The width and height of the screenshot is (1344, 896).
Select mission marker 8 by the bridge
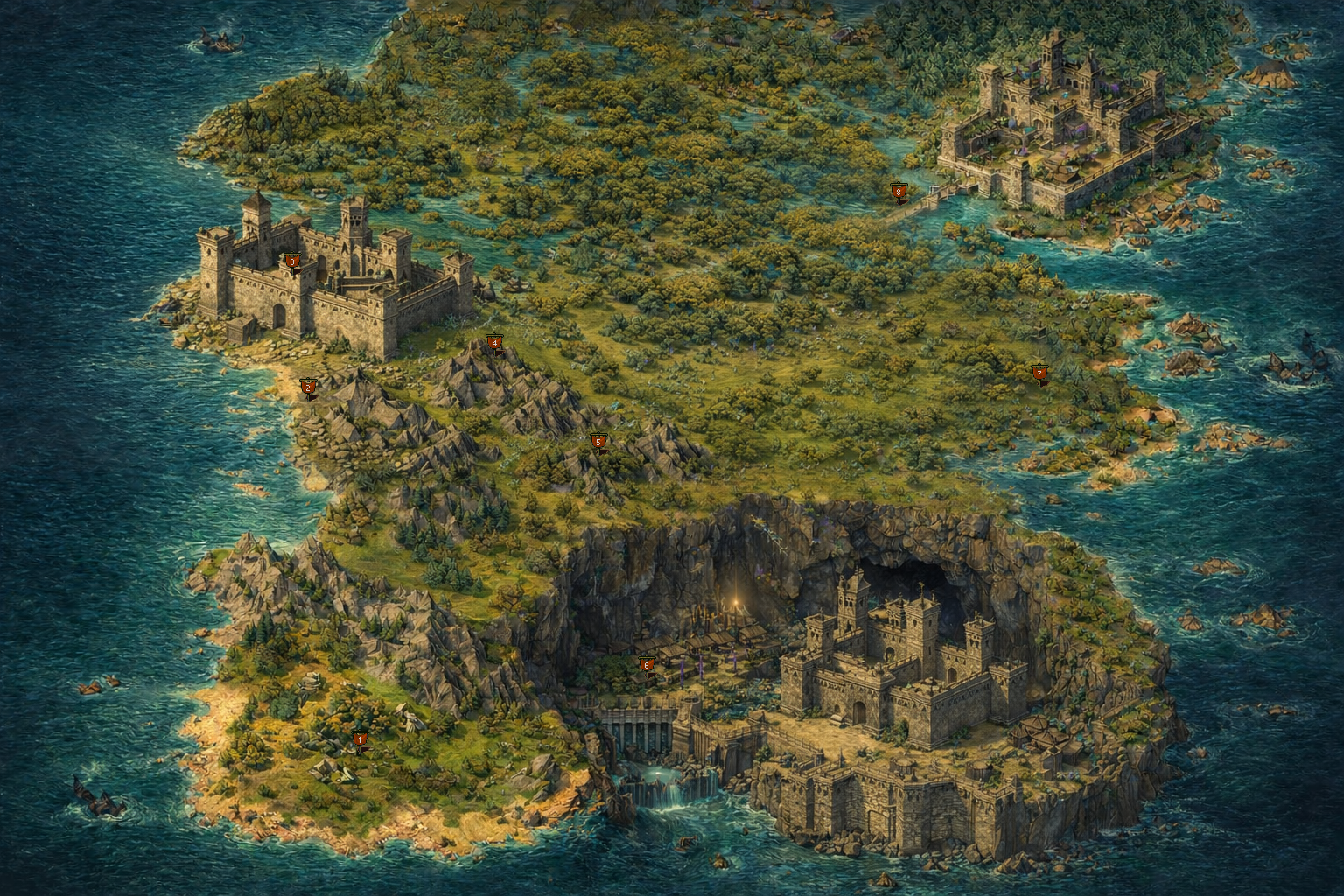(898, 191)
